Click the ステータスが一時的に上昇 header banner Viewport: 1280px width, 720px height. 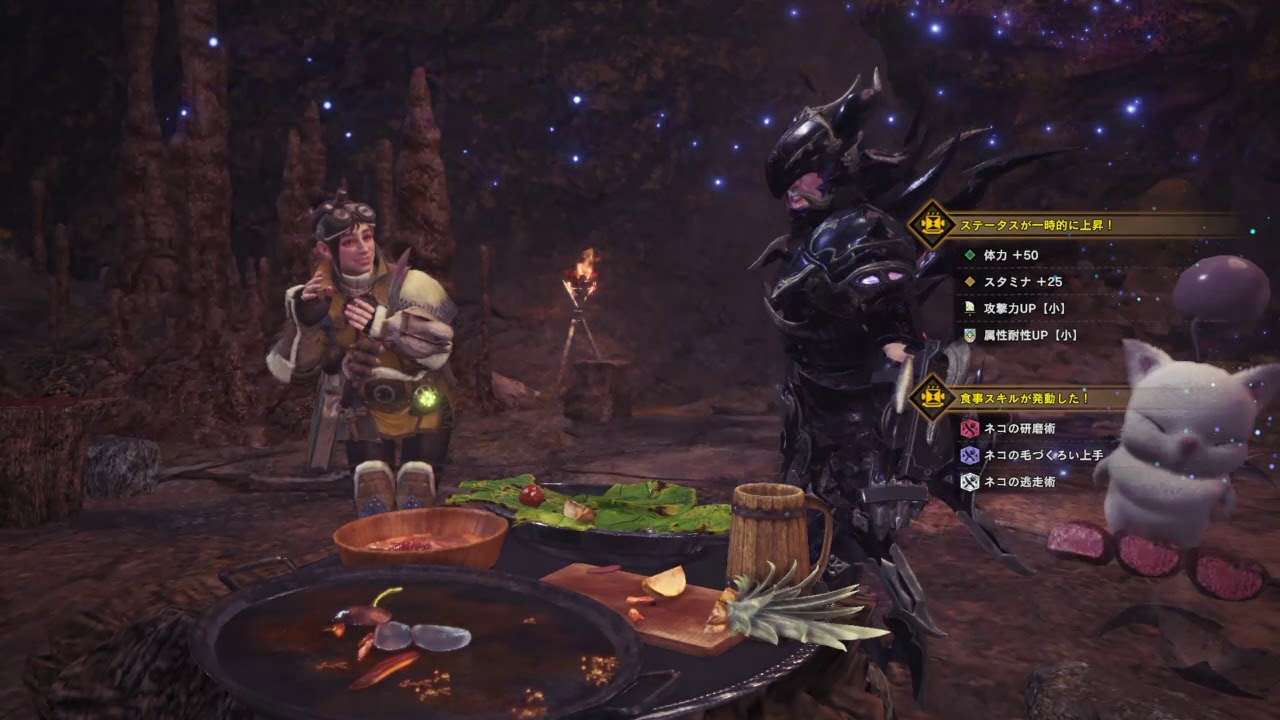click(1036, 226)
